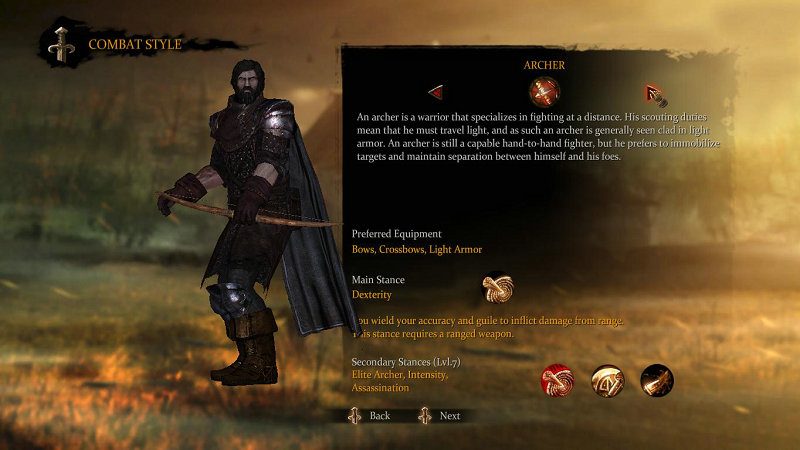
Task: Go back with the Back button
Action: coord(370,415)
